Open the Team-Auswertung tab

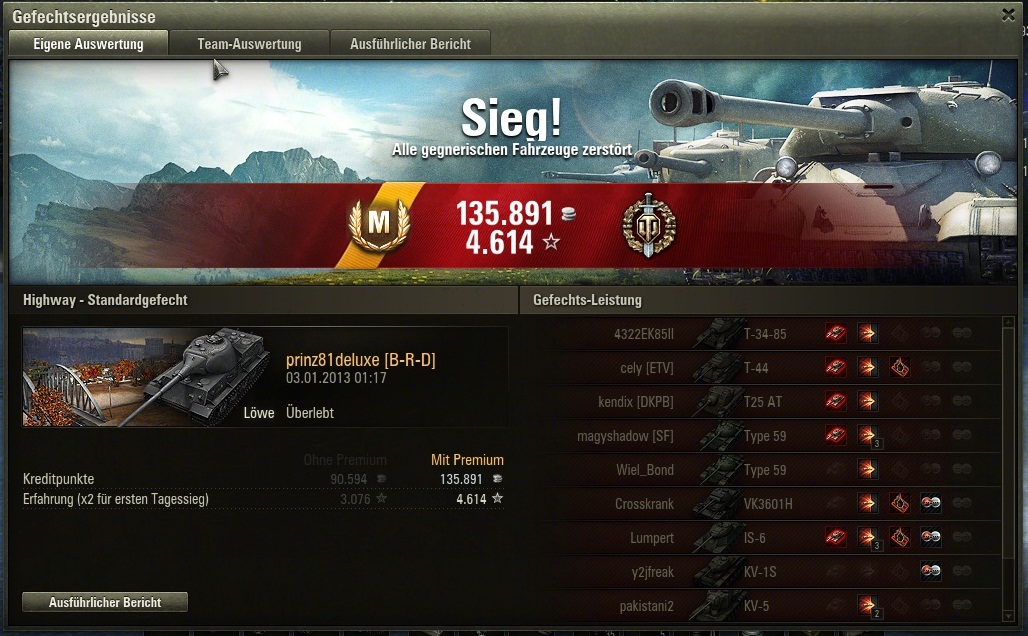(249, 44)
